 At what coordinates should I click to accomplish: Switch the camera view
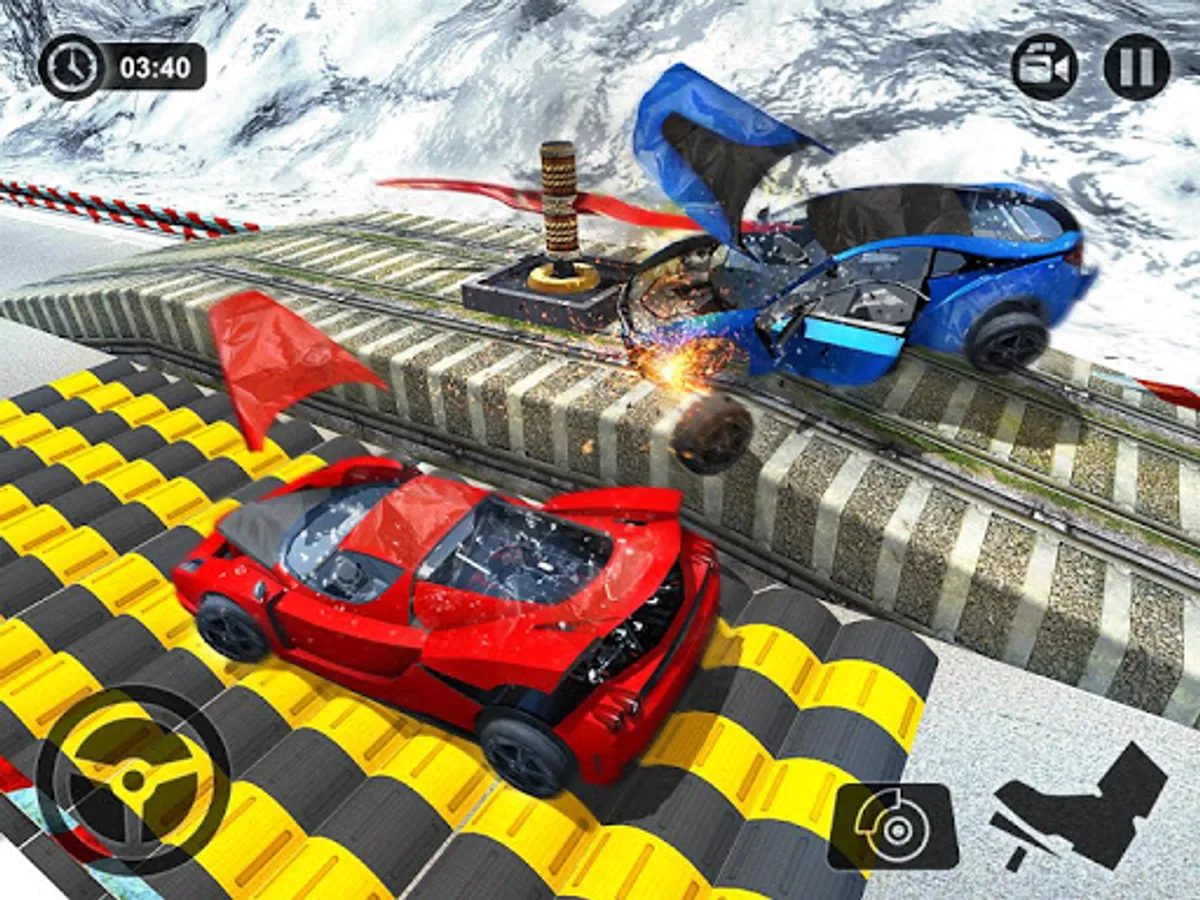pyautogui.click(x=1044, y=67)
